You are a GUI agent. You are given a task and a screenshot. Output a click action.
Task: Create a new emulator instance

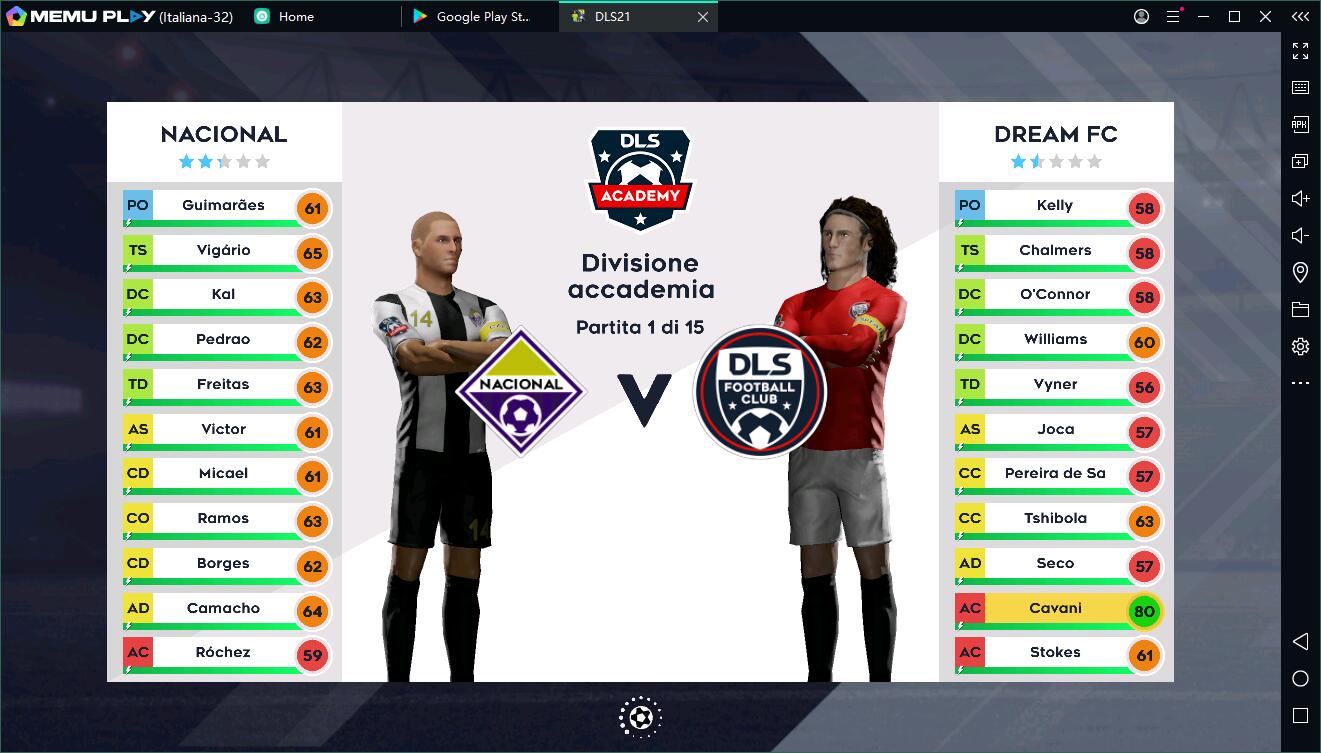coord(1300,160)
